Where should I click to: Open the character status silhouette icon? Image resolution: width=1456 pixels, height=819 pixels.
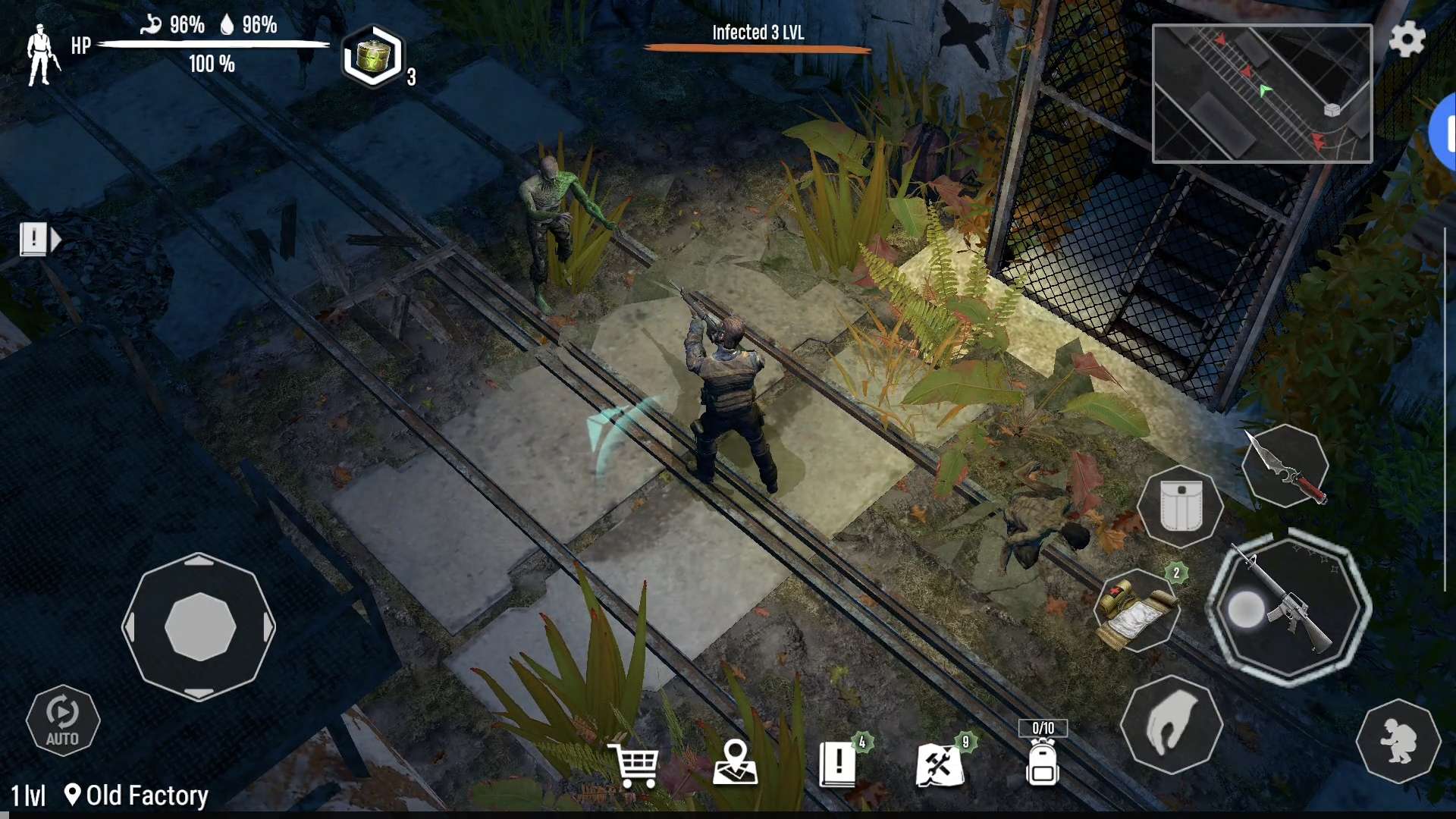(x=41, y=55)
